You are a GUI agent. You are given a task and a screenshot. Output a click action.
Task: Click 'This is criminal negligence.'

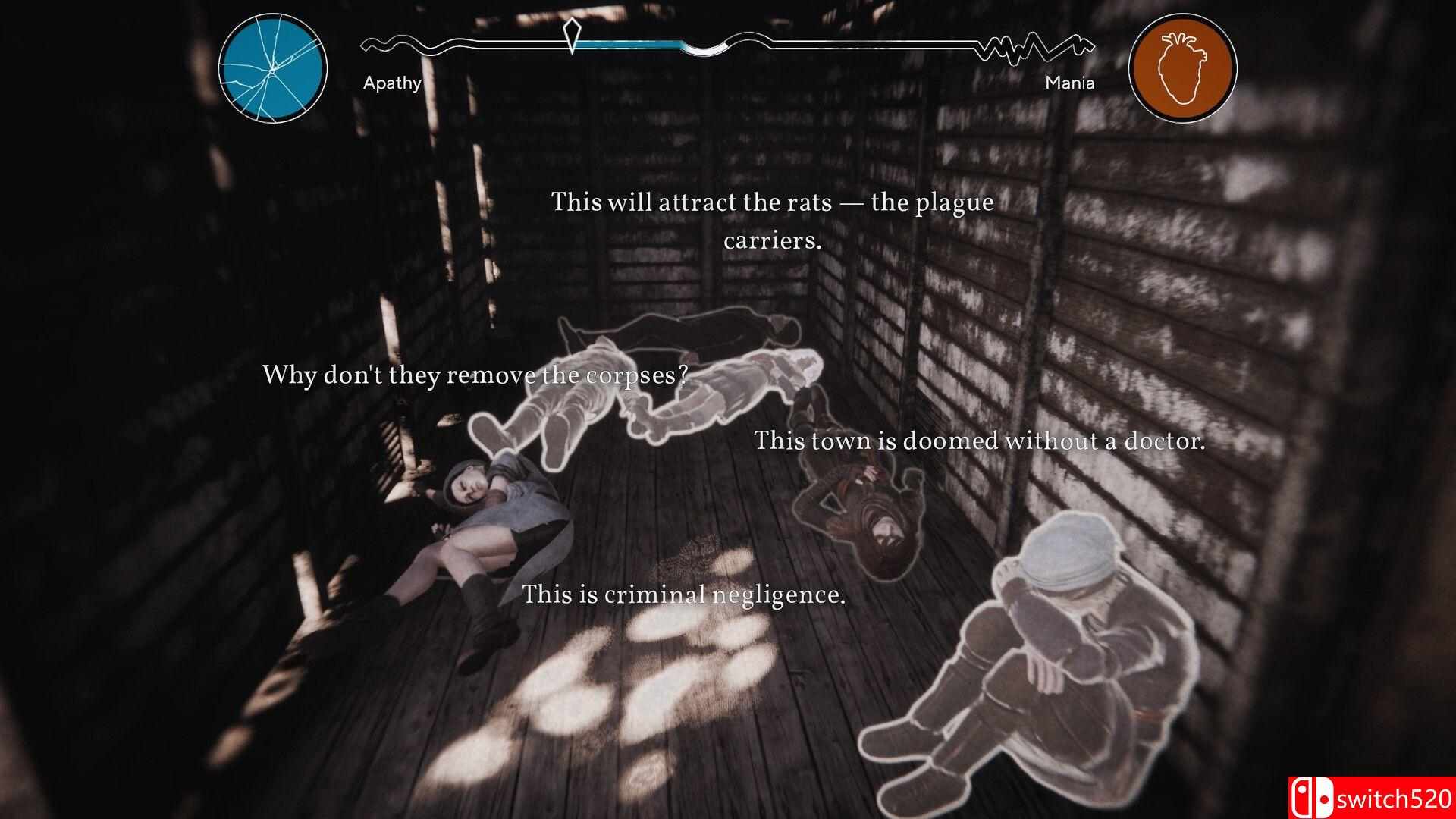[x=685, y=596]
